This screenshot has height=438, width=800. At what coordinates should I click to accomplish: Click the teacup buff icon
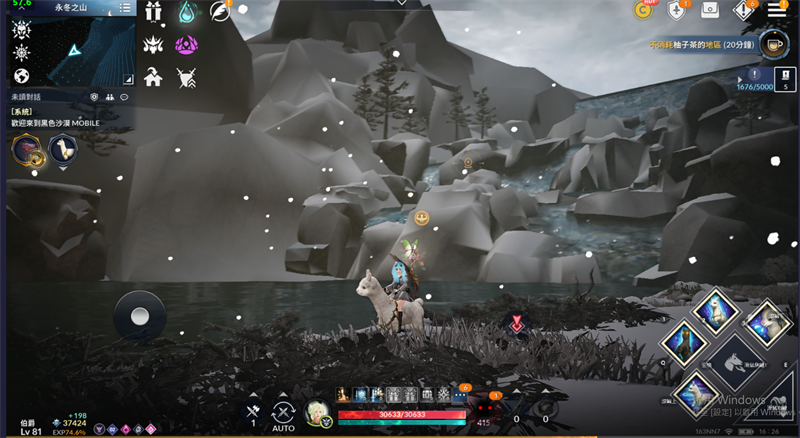click(774, 44)
